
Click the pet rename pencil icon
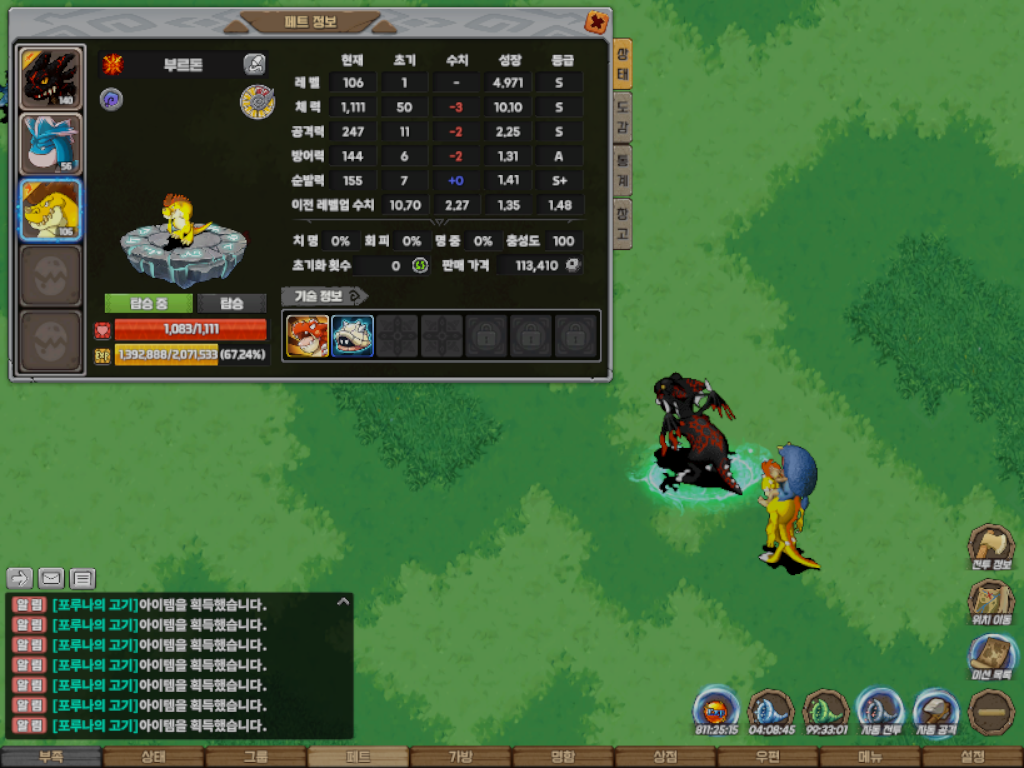tap(254, 65)
